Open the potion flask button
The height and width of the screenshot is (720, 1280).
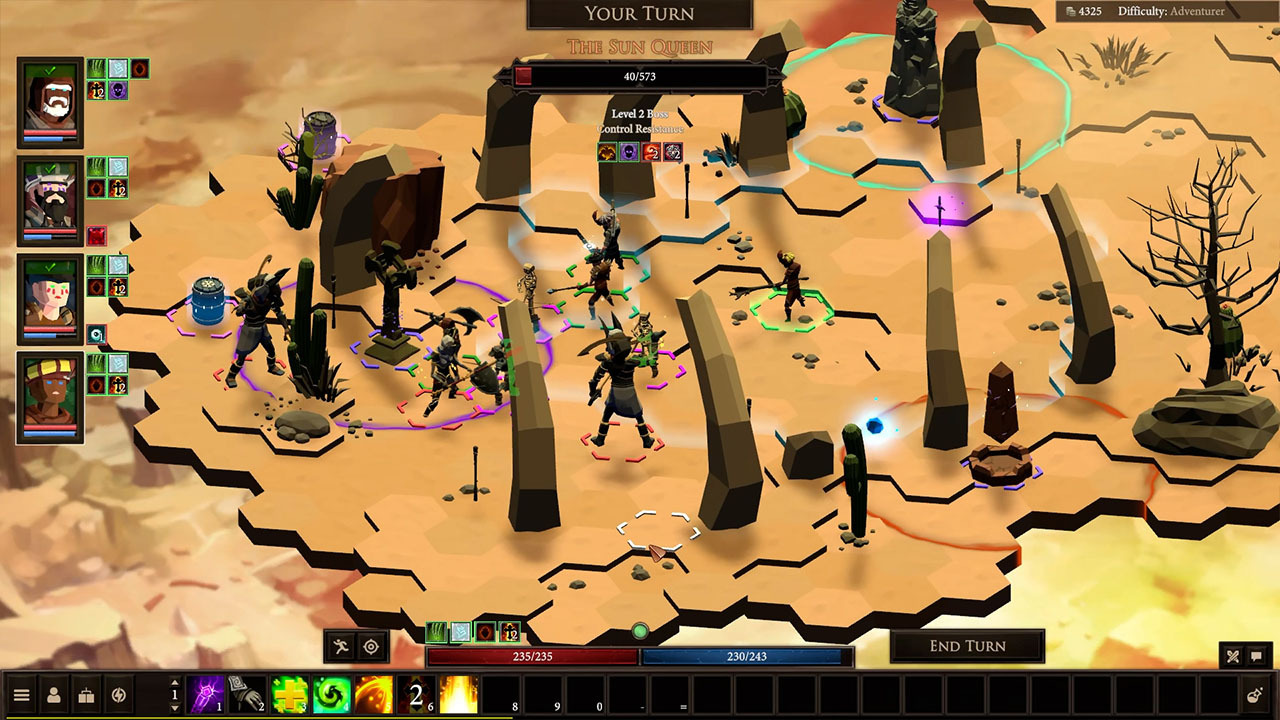pos(1254,695)
